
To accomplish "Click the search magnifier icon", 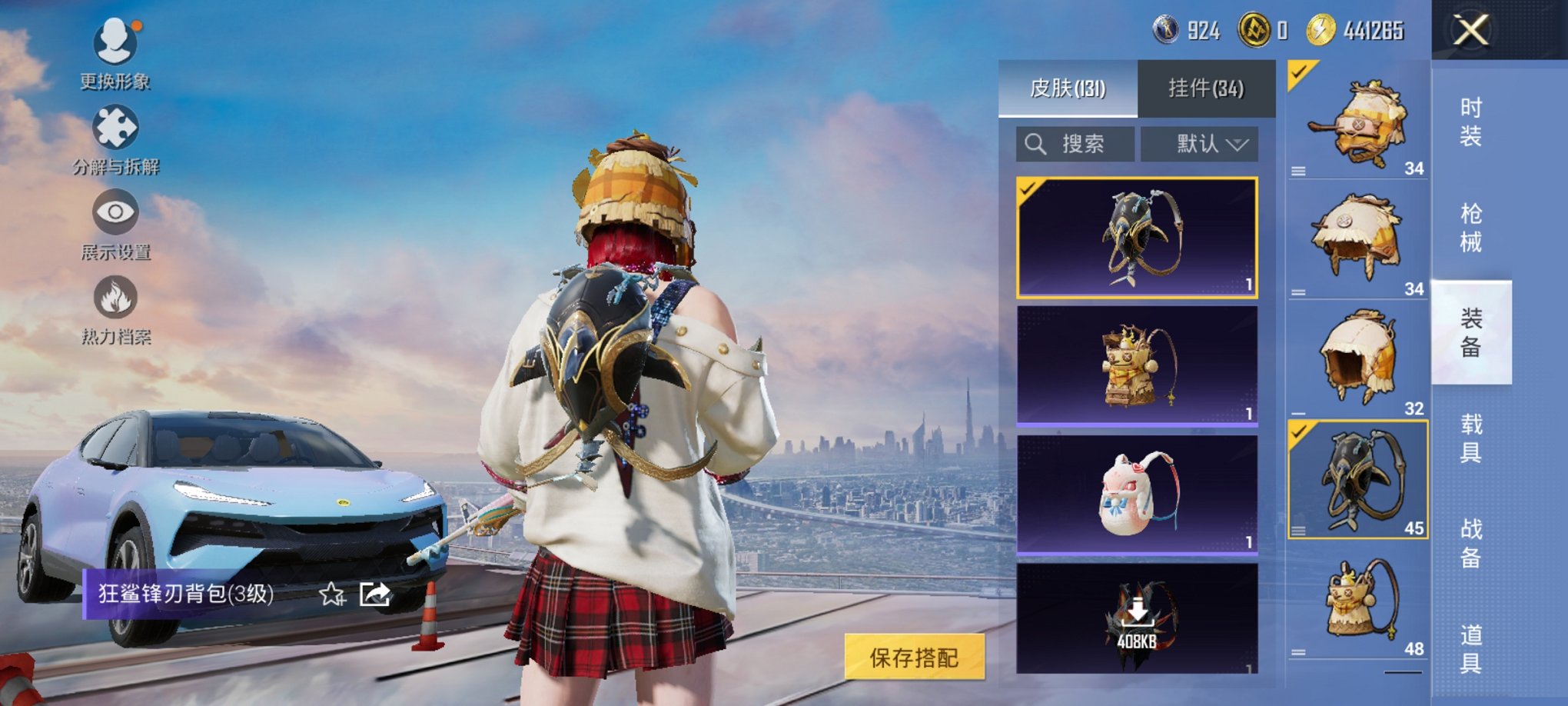I will (1034, 145).
